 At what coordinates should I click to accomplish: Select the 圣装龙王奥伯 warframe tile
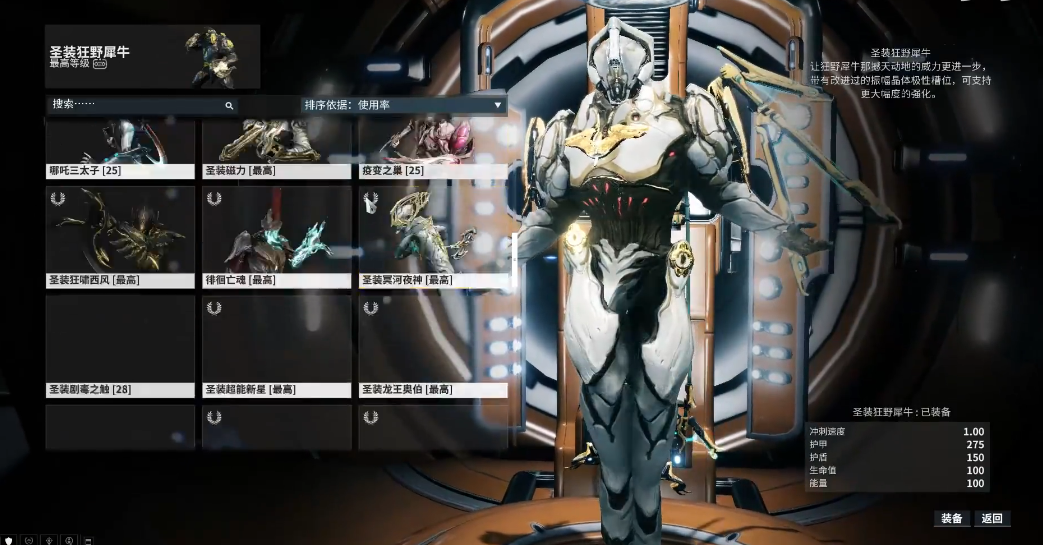click(x=433, y=346)
